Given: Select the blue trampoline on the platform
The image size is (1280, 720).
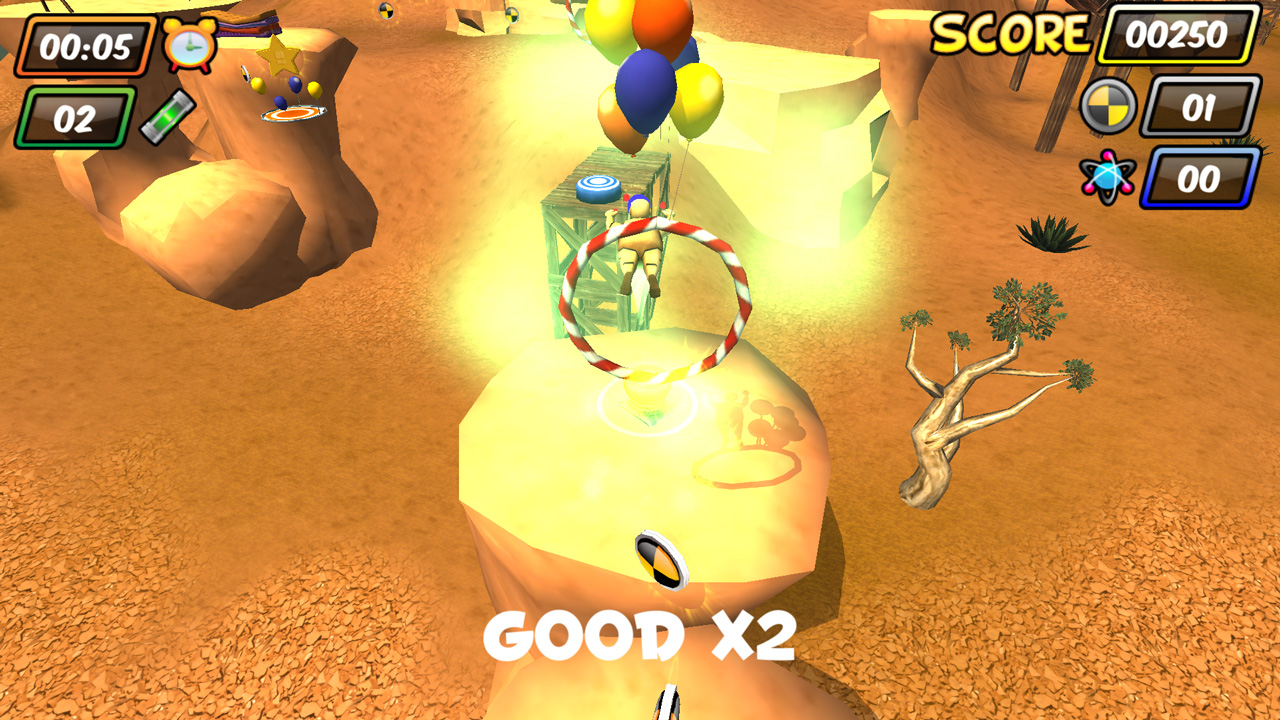Looking at the screenshot, I should [599, 188].
